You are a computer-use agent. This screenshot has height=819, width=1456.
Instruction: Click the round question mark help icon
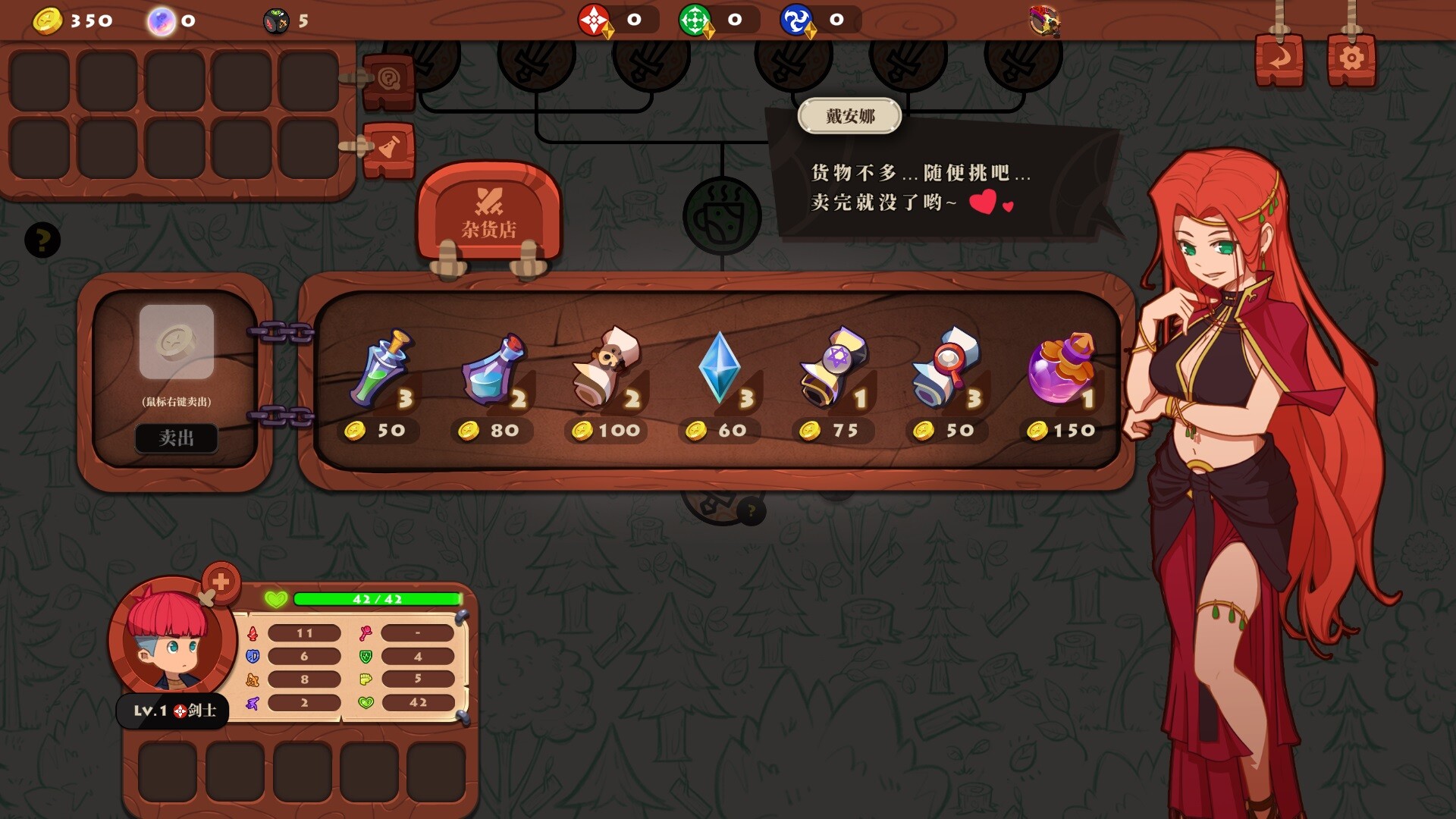click(x=42, y=240)
